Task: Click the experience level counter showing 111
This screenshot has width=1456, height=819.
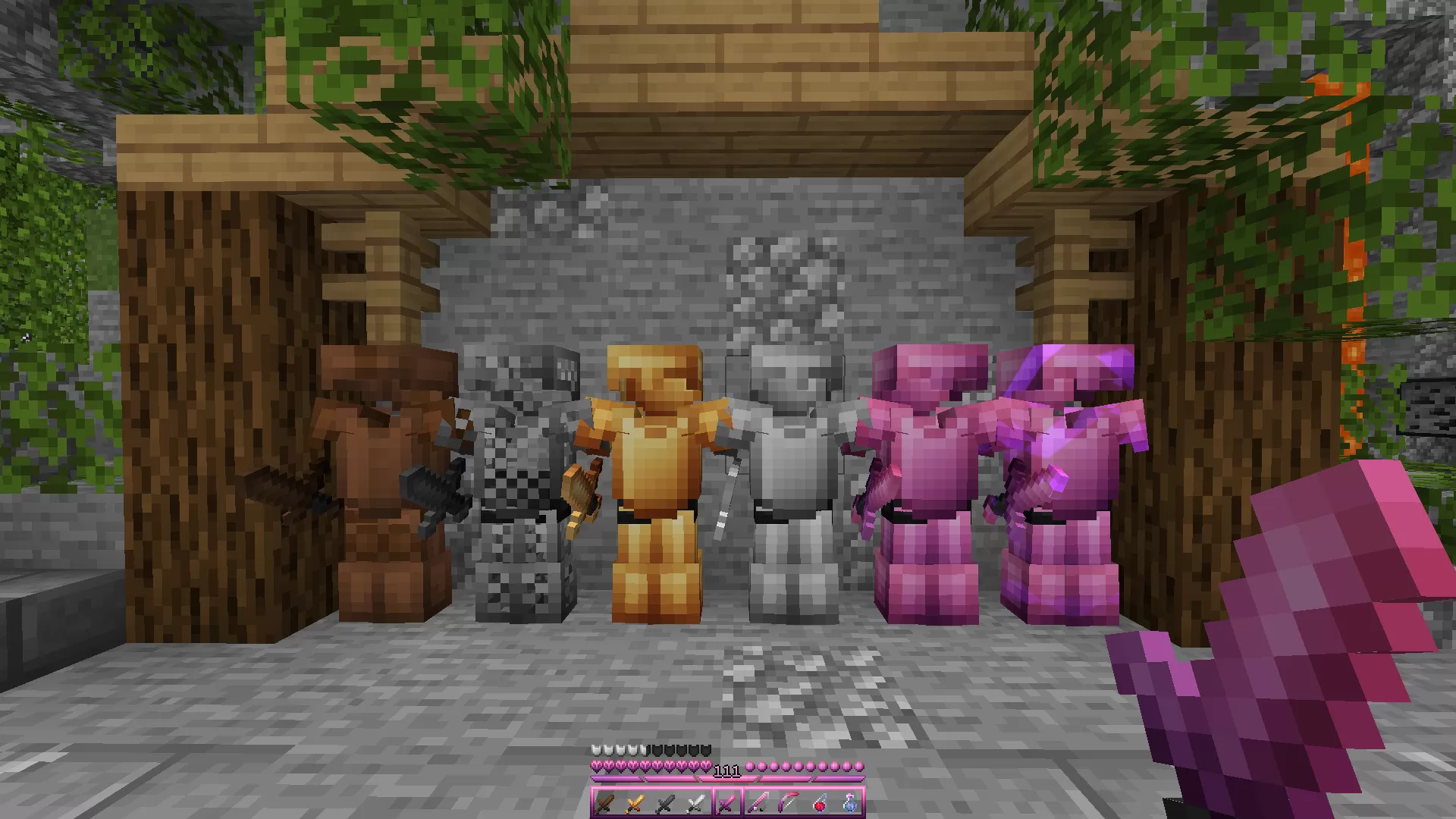Action: coord(728,771)
